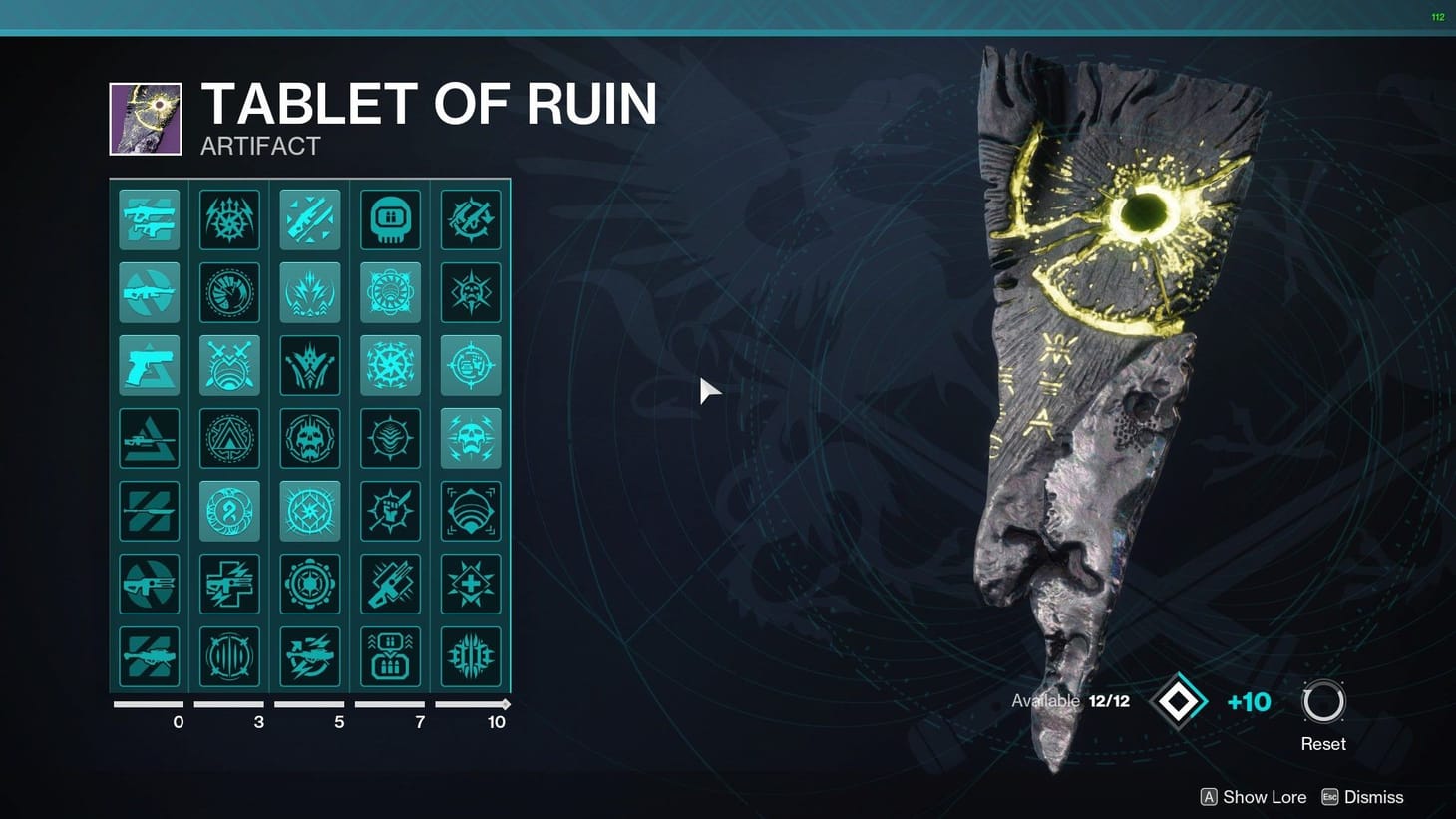Deselect the highlighted starburst diamond perk
1456x819 pixels.
(309, 509)
